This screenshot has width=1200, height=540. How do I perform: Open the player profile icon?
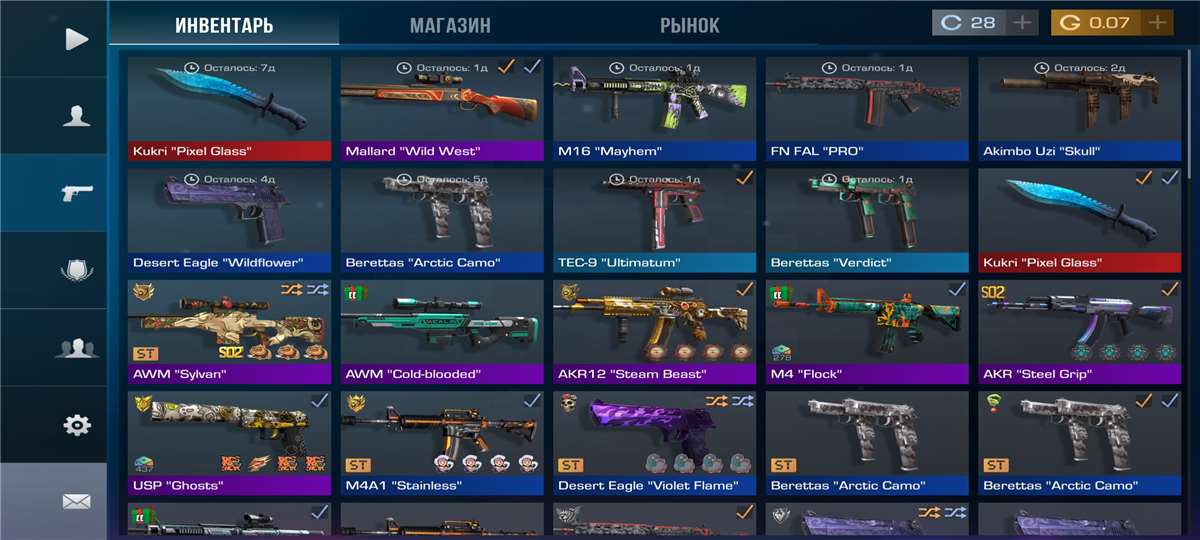[x=76, y=116]
